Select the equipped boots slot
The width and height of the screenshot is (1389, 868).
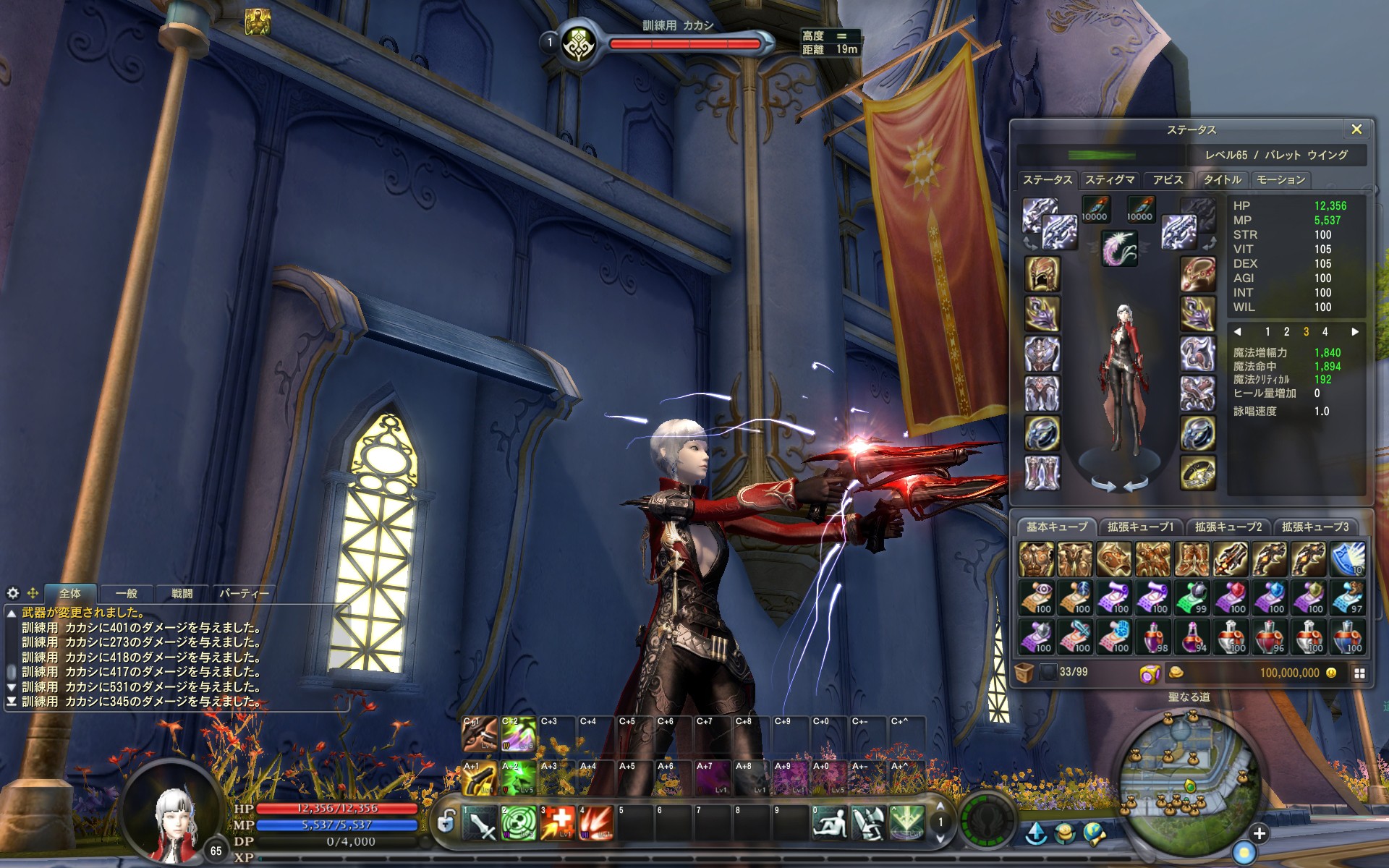click(x=1042, y=472)
